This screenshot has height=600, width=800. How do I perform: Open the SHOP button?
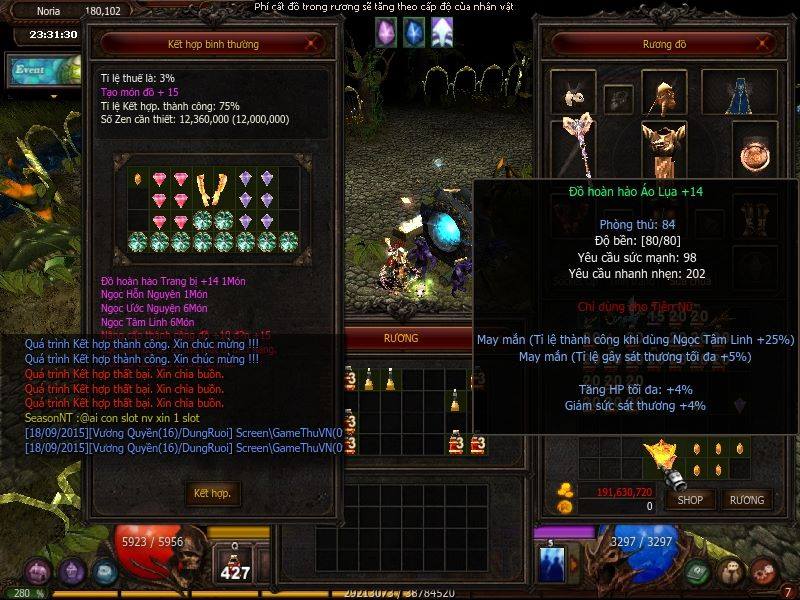690,499
